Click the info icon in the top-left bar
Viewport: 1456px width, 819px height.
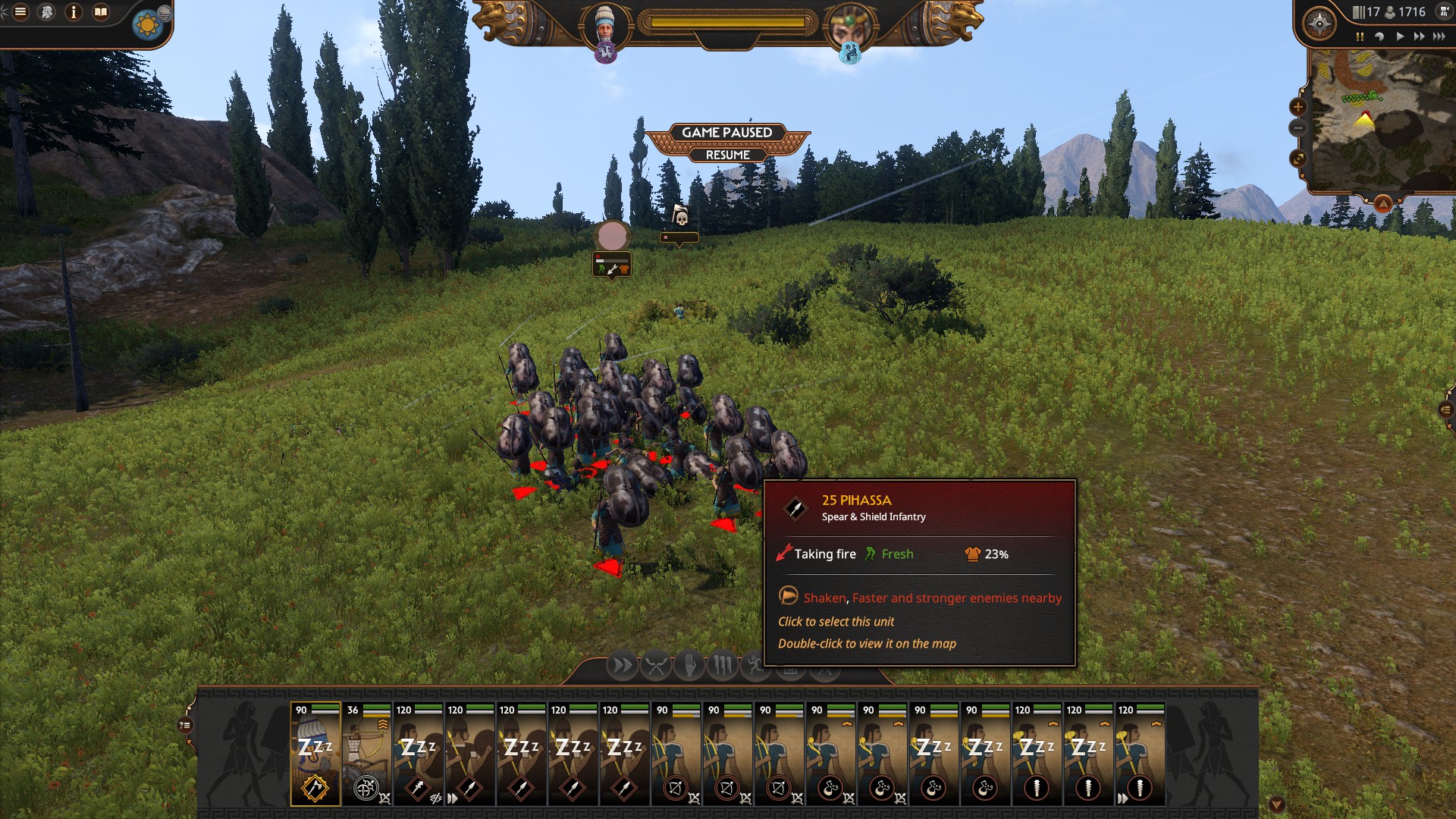(x=74, y=12)
